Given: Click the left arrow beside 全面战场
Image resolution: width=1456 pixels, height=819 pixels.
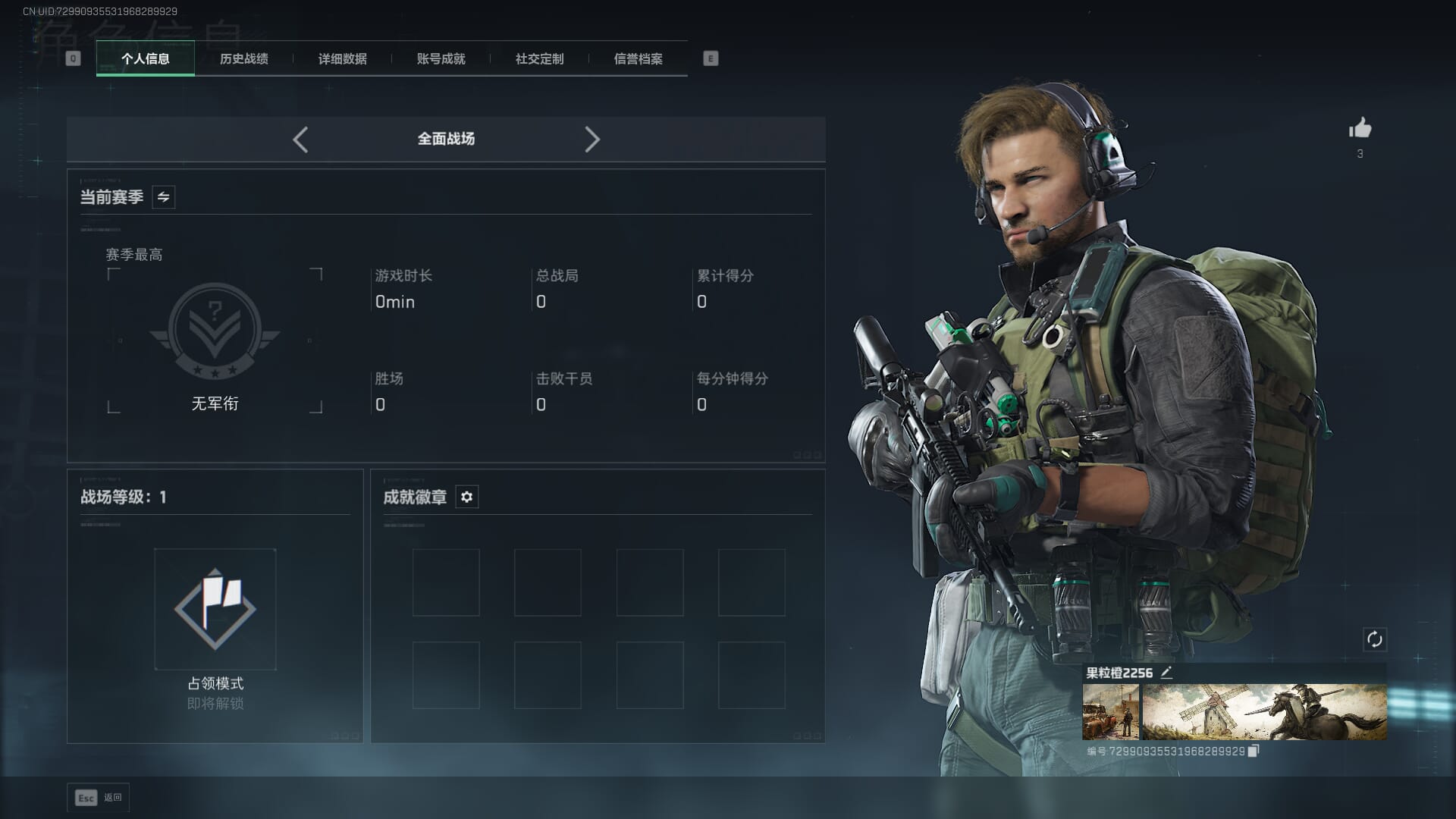Looking at the screenshot, I should tap(300, 140).
